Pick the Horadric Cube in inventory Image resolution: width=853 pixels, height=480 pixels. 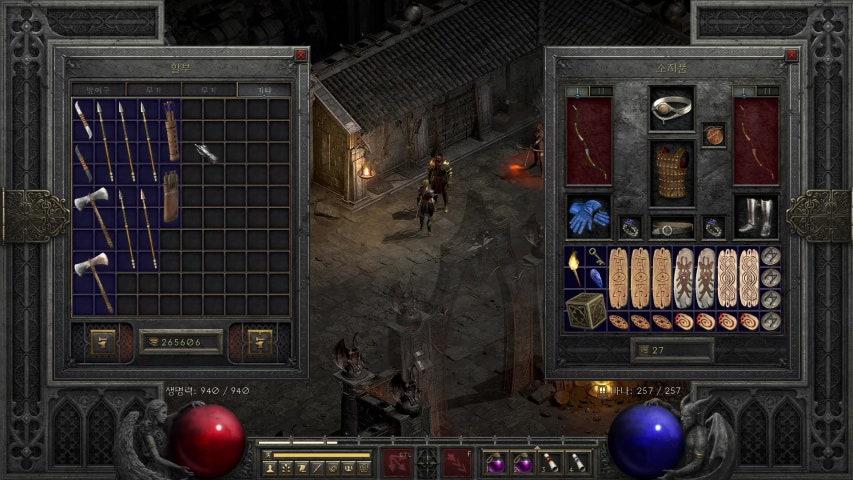tap(587, 310)
